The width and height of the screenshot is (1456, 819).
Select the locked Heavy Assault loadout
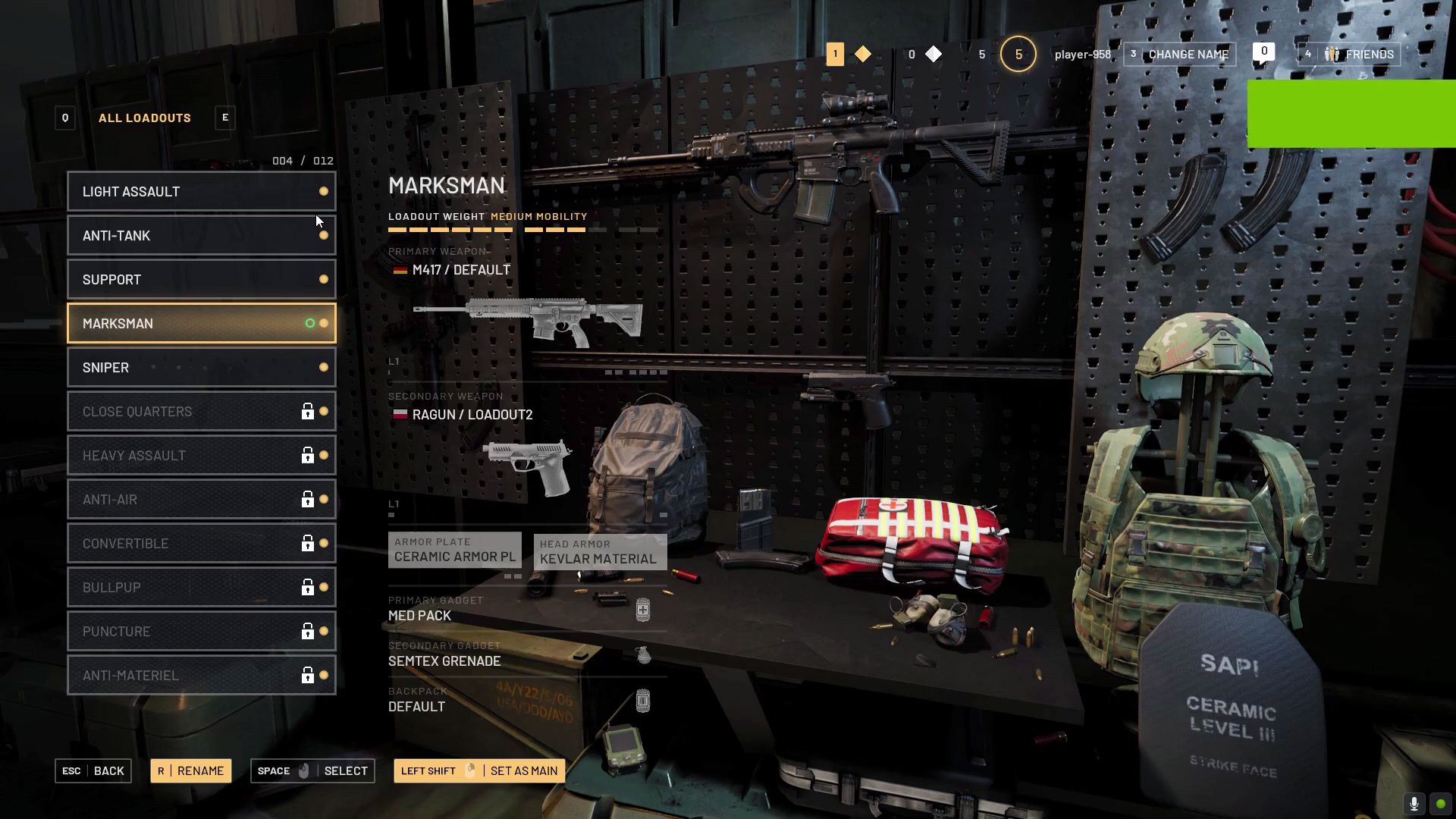click(x=201, y=456)
